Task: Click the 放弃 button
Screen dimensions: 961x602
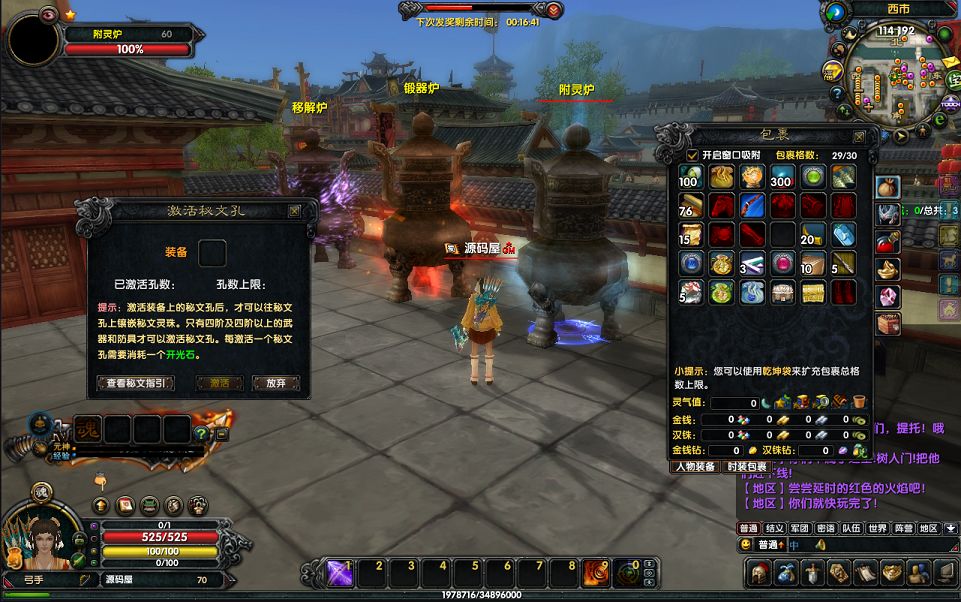Action: click(275, 383)
